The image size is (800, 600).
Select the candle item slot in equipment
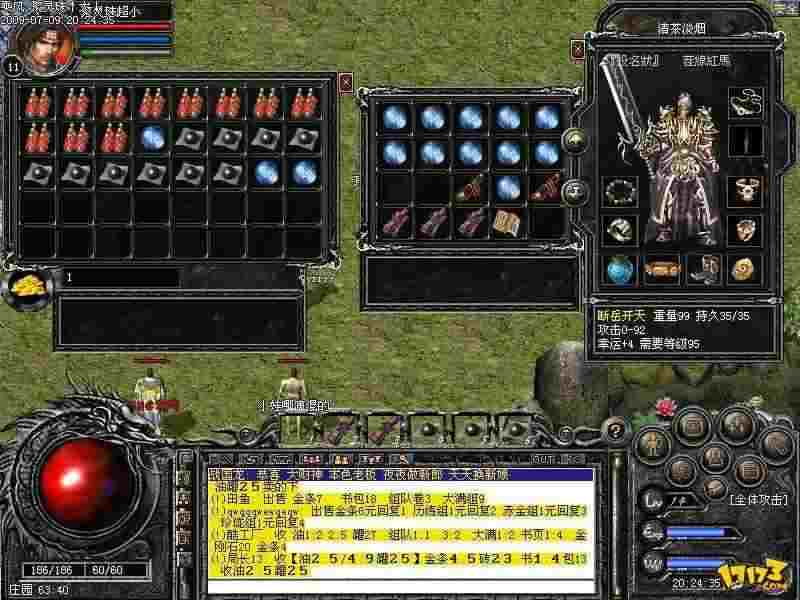tap(741, 141)
